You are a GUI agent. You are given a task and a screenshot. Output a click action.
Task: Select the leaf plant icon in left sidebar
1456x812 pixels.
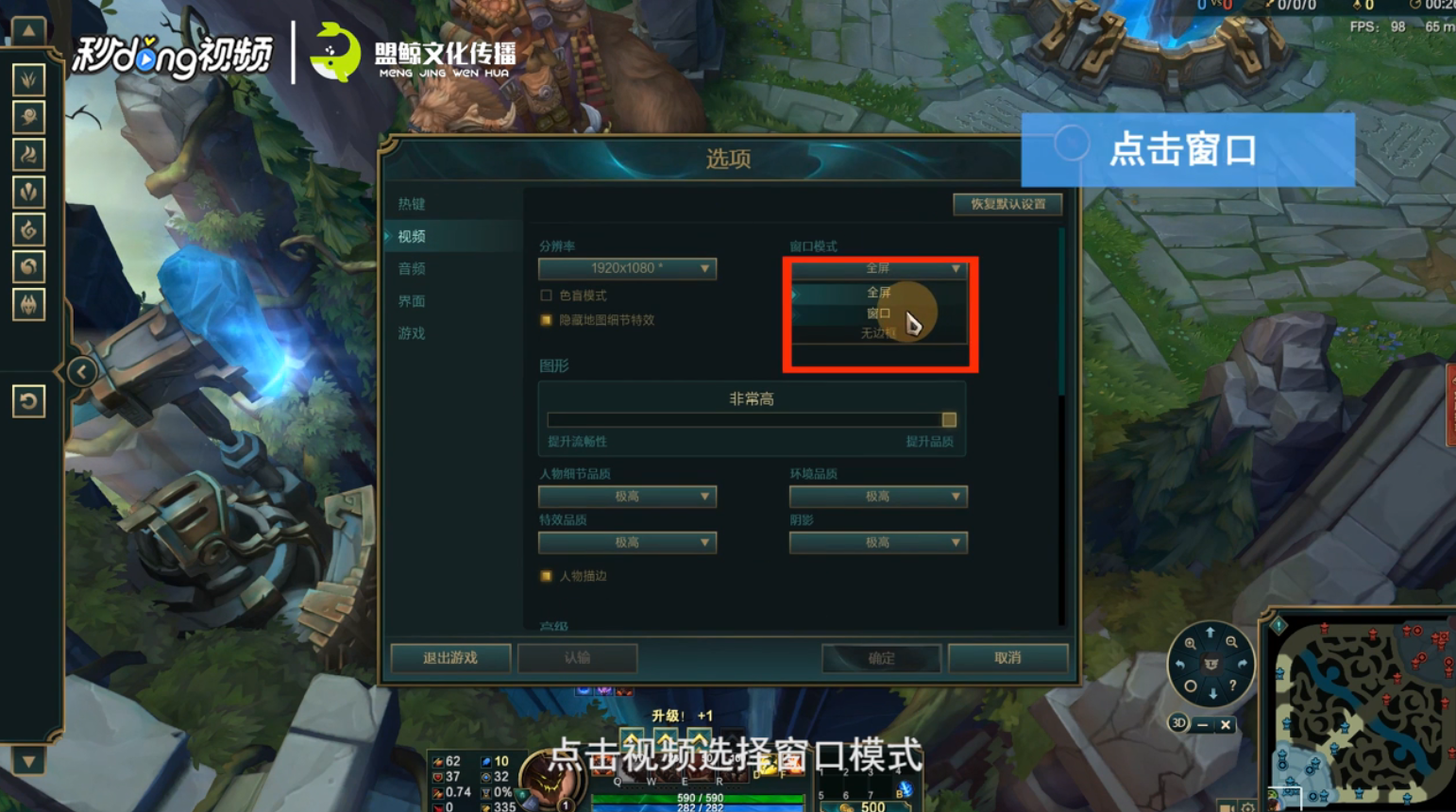click(28, 80)
